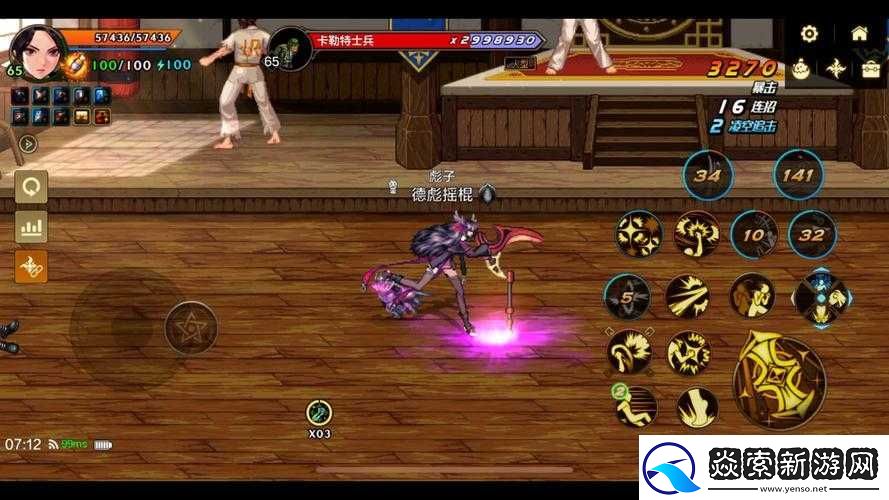Tap the backstep skill with green badge
This screenshot has height=500, width=889.
pyautogui.click(x=635, y=405)
